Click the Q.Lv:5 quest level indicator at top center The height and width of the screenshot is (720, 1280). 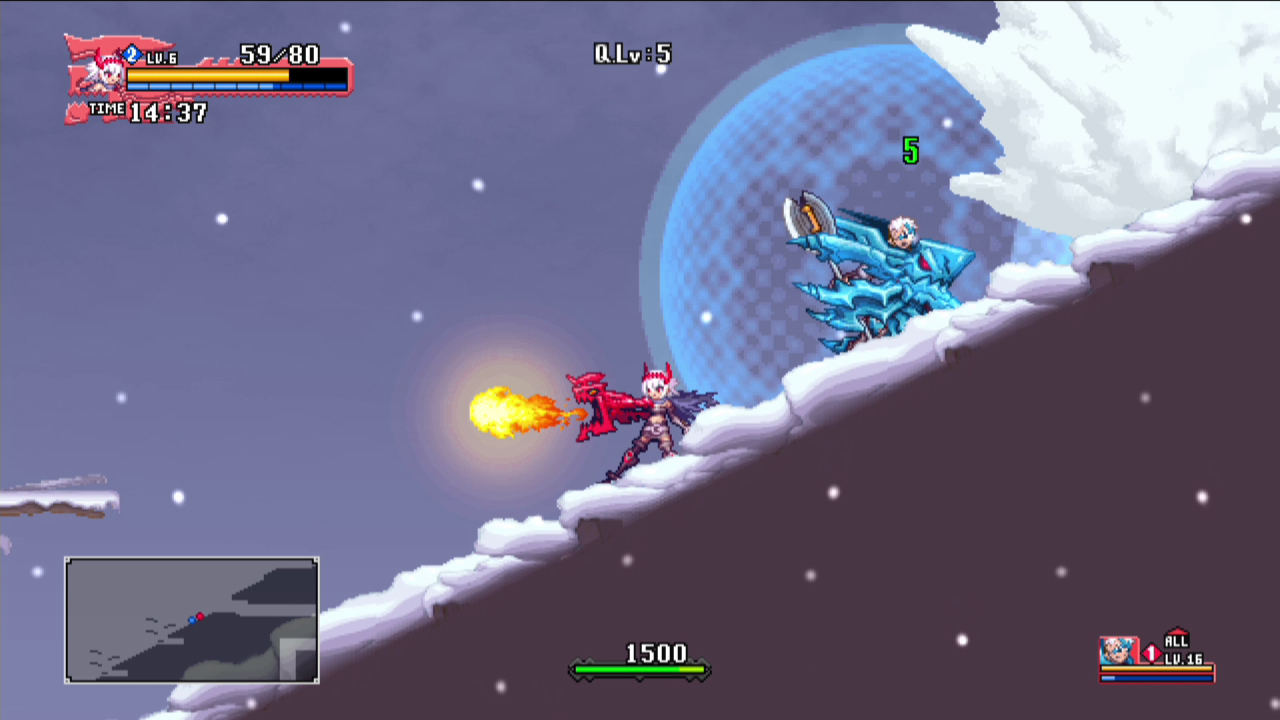[x=633, y=54]
